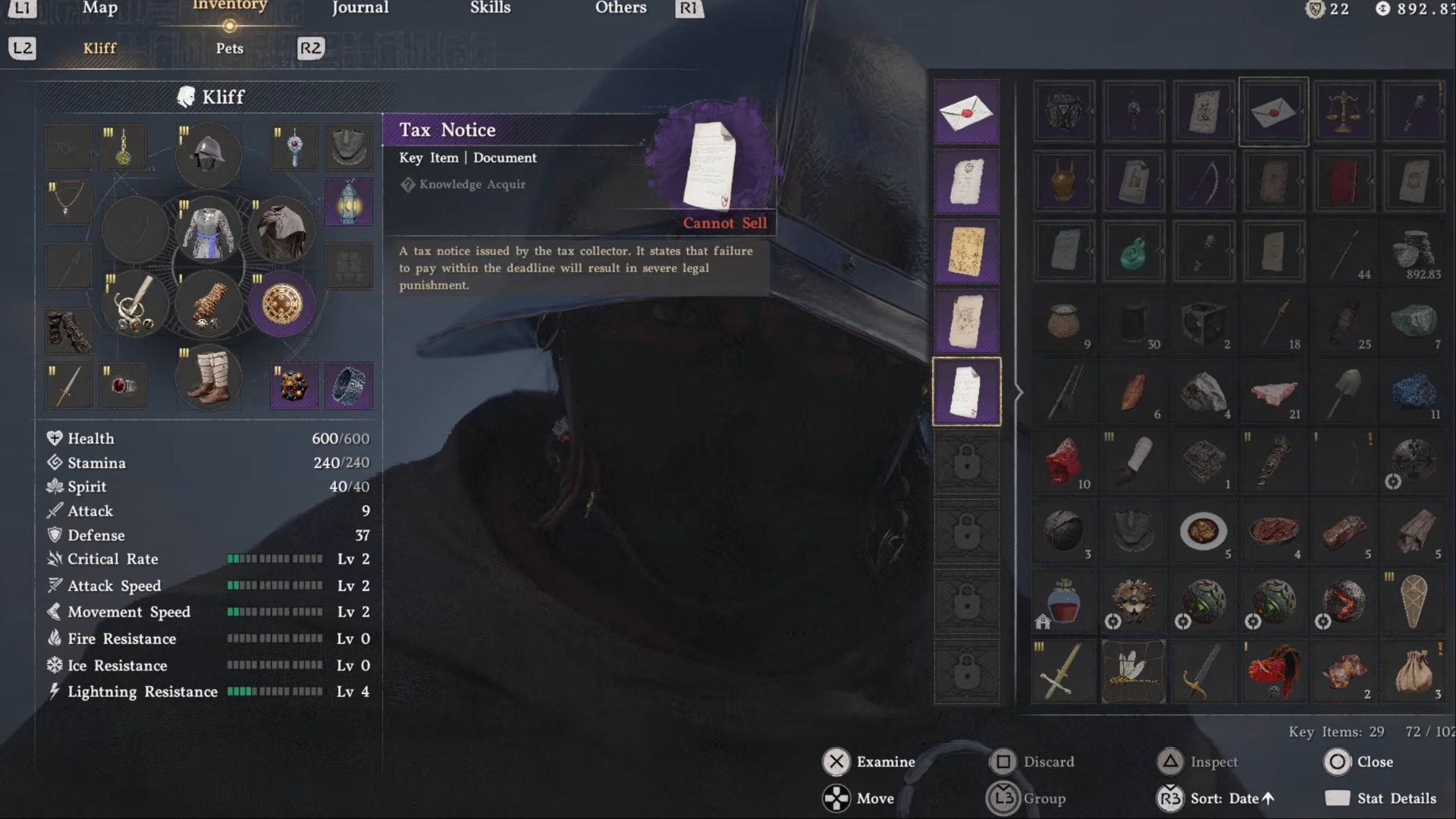Select the hooded cloak equipment slot
The width and height of the screenshot is (1456, 819).
pos(281,231)
